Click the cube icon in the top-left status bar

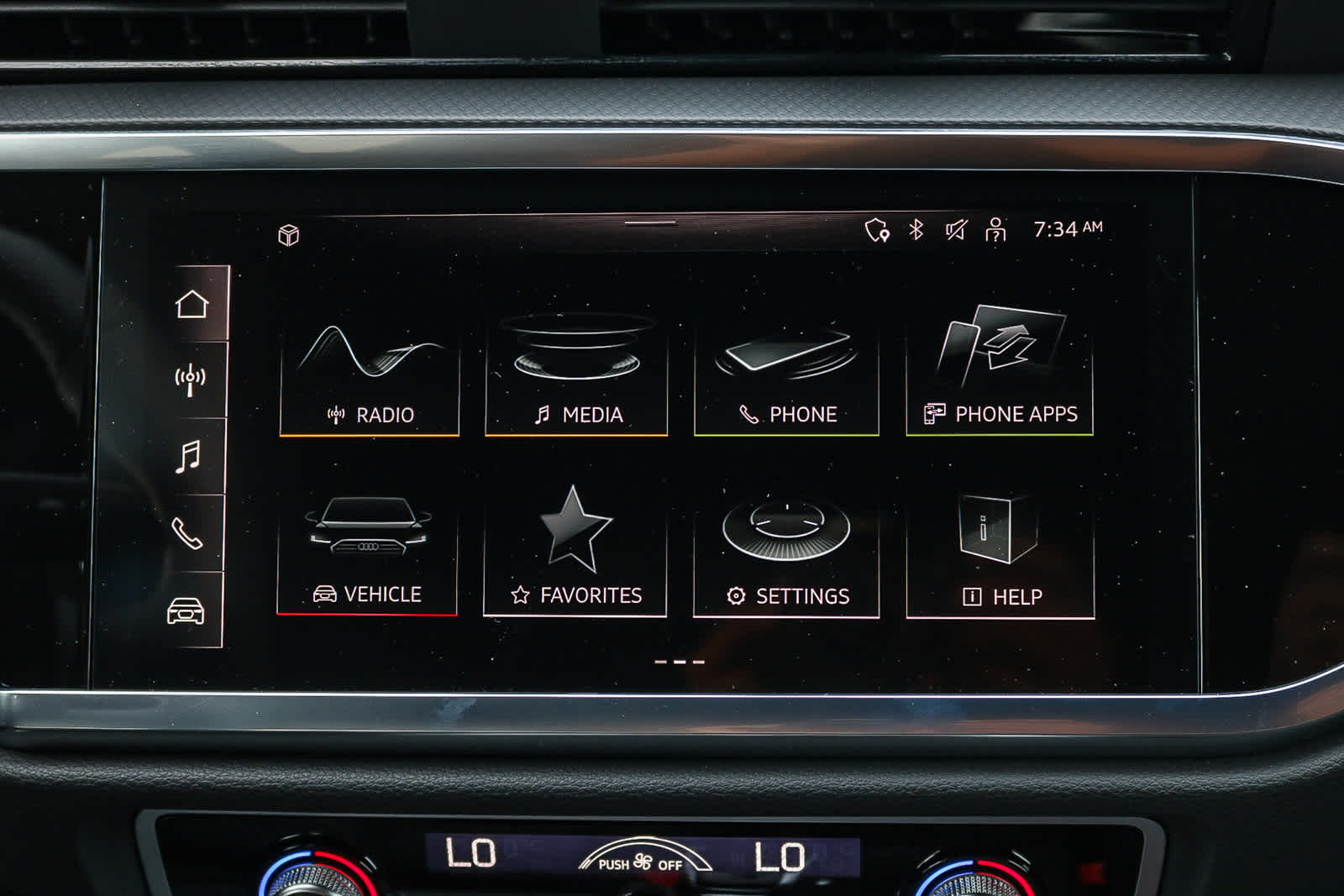coord(289,235)
